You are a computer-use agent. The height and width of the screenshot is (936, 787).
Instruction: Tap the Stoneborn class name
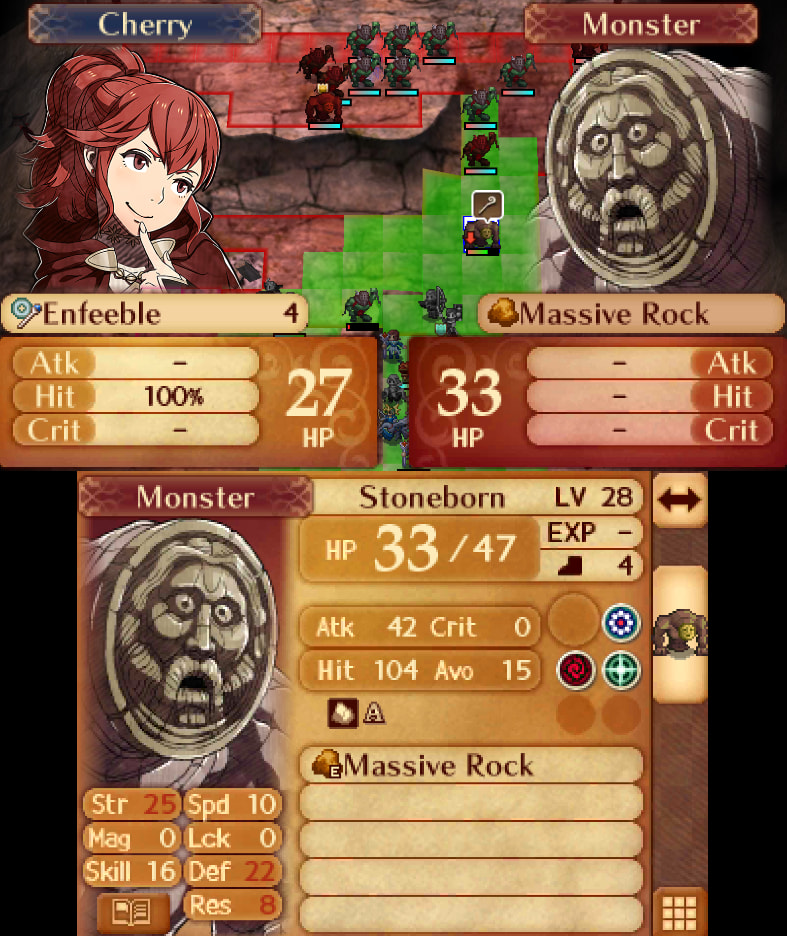432,497
